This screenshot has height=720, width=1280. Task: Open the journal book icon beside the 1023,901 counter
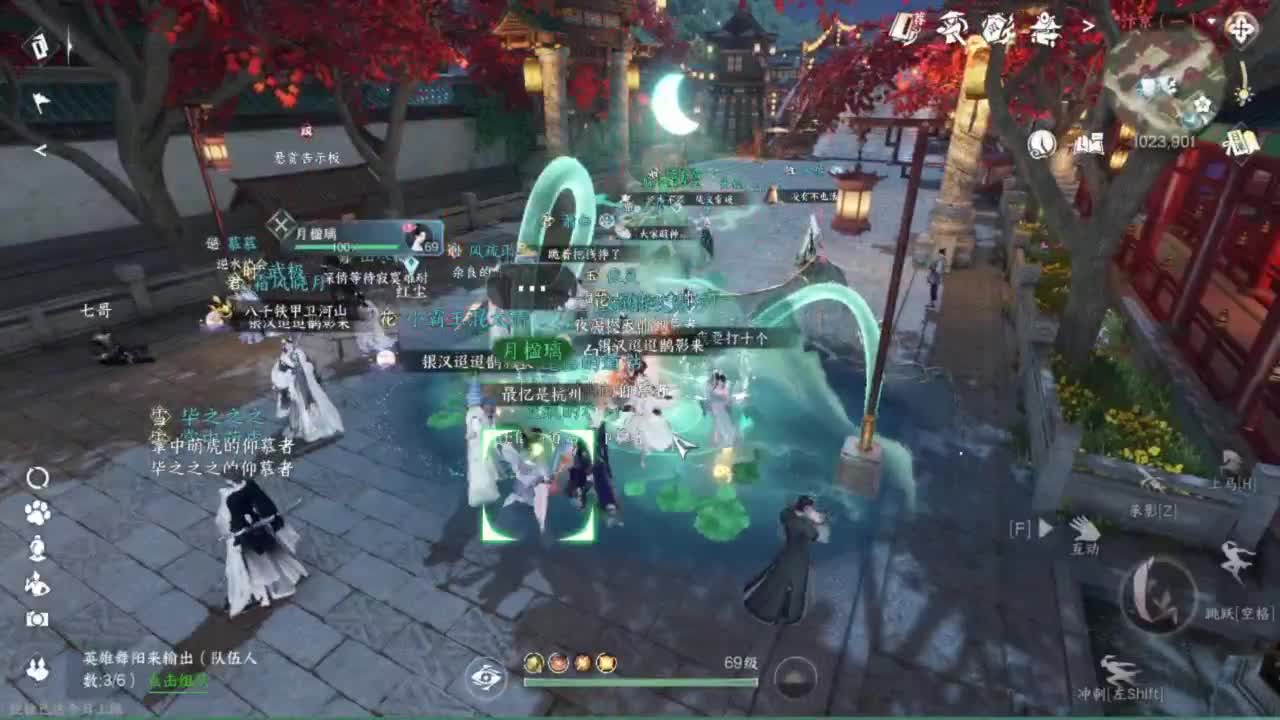(x=1088, y=144)
